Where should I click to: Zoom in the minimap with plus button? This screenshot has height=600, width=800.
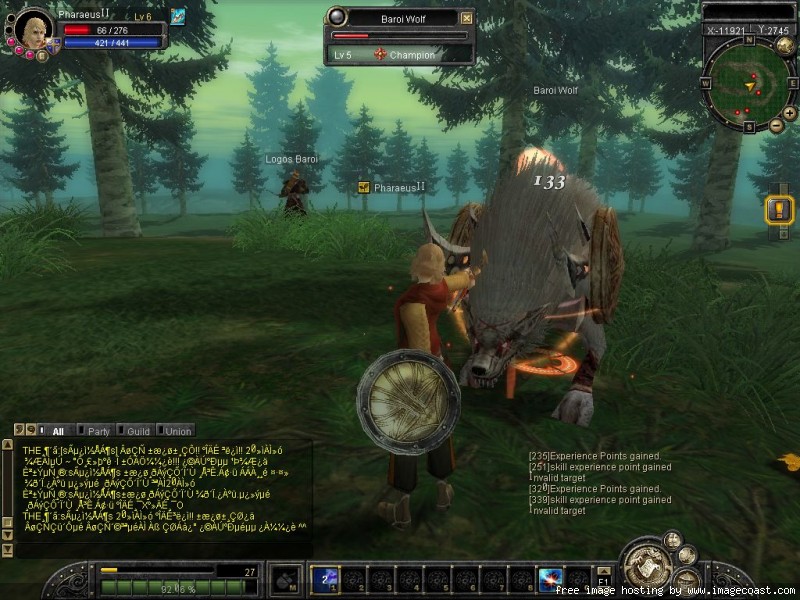pyautogui.click(x=789, y=111)
